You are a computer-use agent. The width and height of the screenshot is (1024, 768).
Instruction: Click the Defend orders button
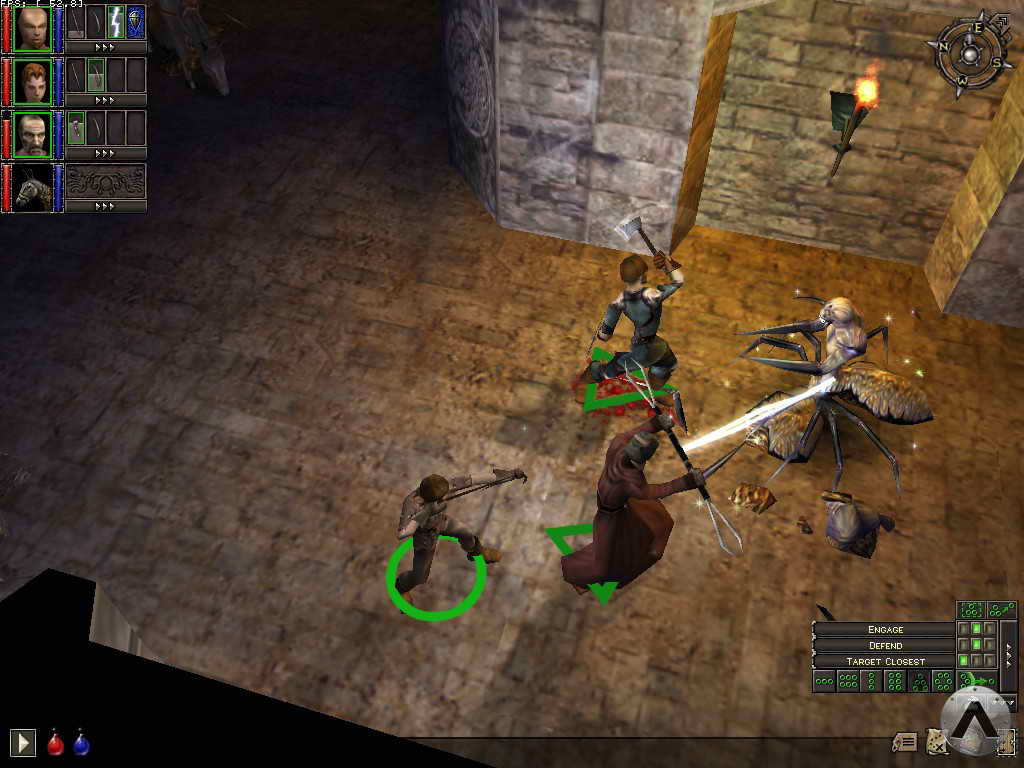click(x=885, y=645)
